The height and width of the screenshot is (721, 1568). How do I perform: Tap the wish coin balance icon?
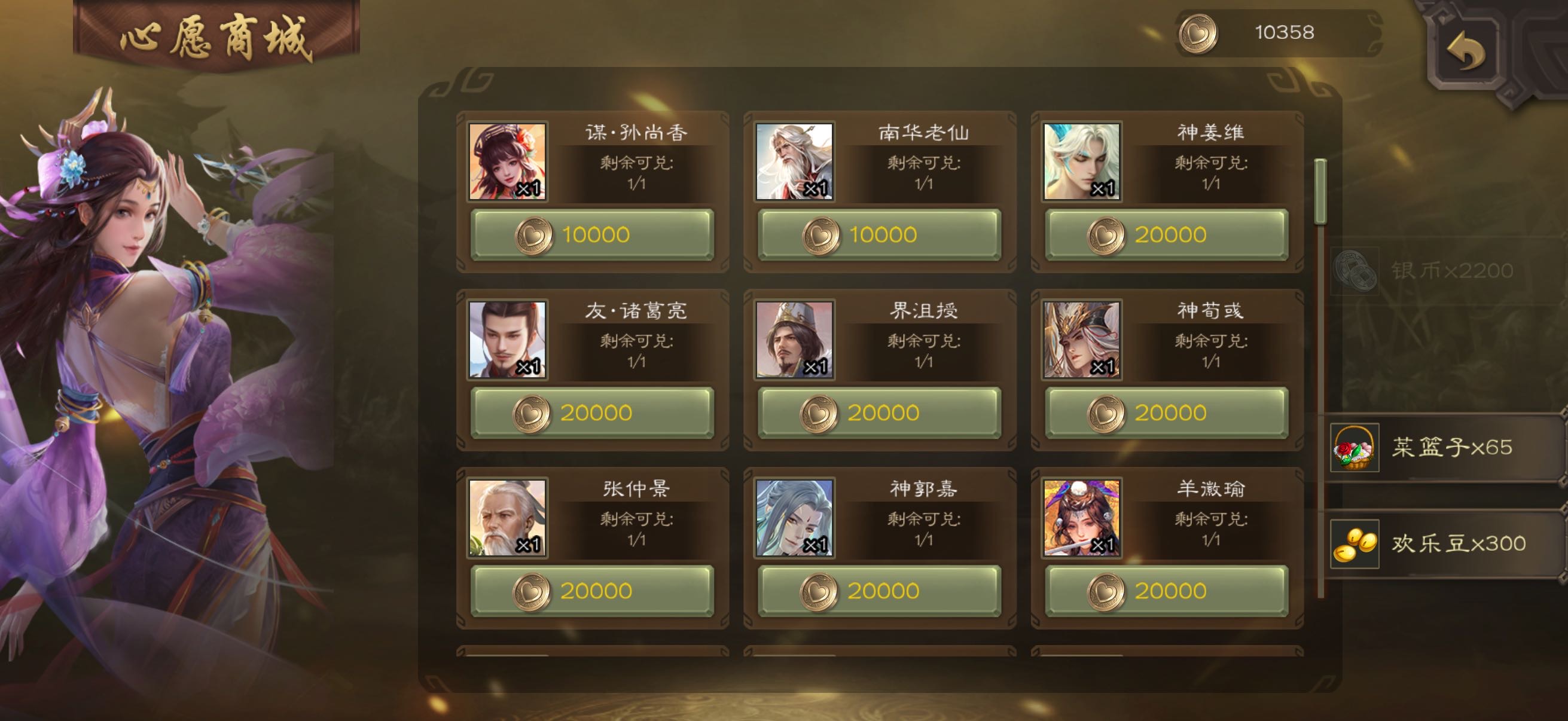click(1198, 33)
